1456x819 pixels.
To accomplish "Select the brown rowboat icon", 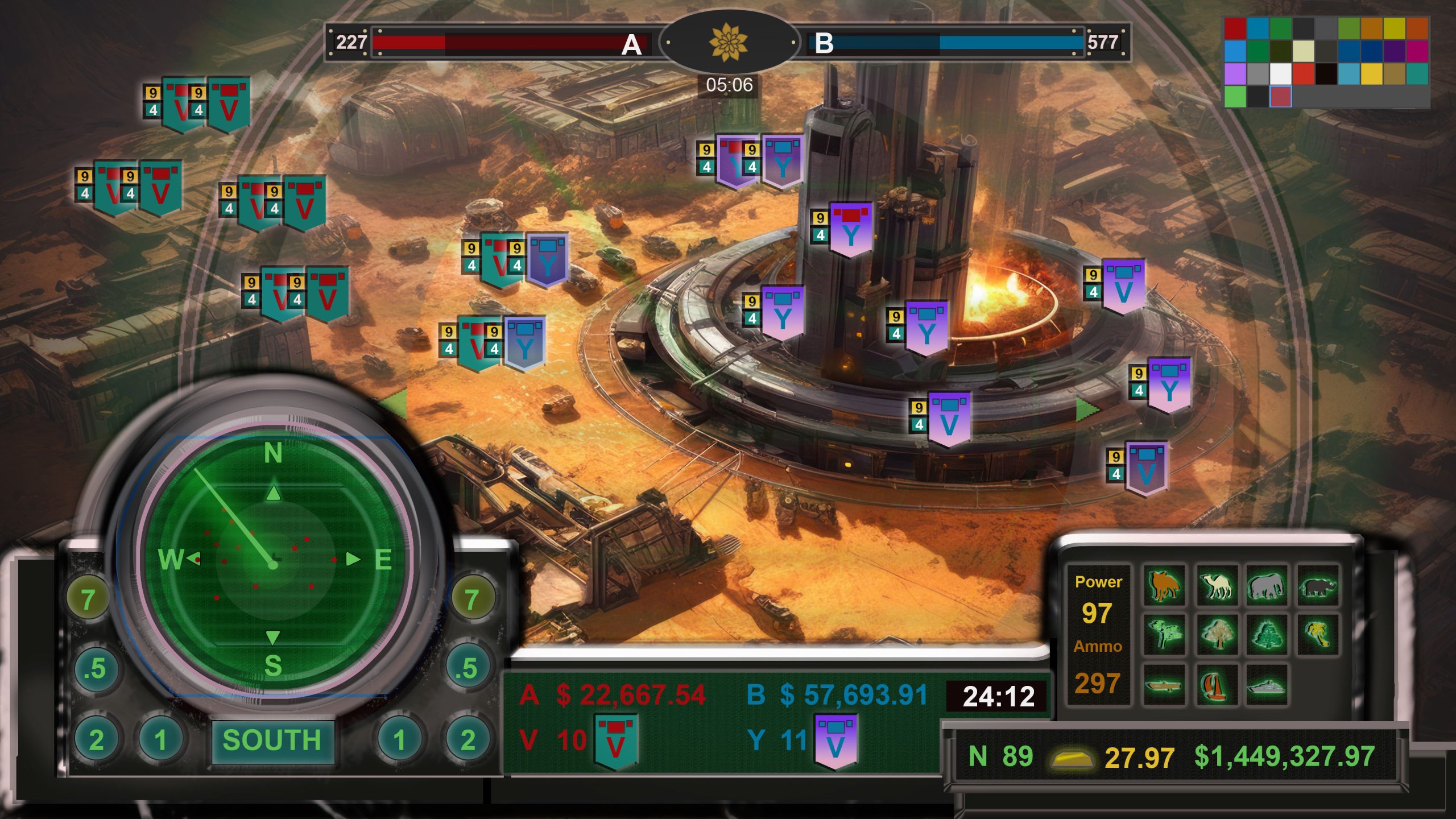I will [x=1164, y=685].
